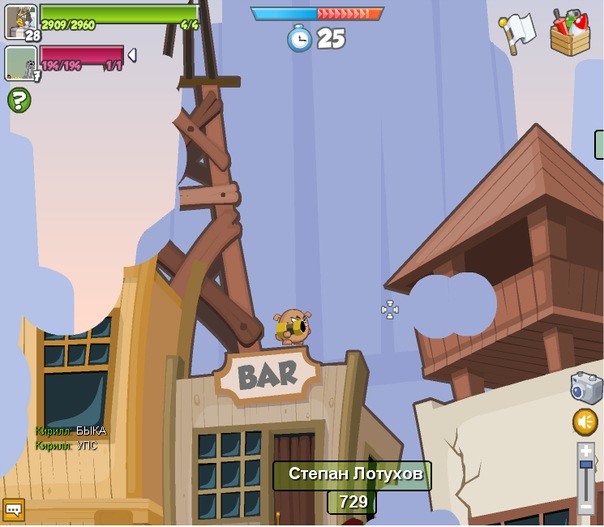The width and height of the screenshot is (604, 527).
Task: Take a screenshot with the camera icon
Action: coord(586,388)
